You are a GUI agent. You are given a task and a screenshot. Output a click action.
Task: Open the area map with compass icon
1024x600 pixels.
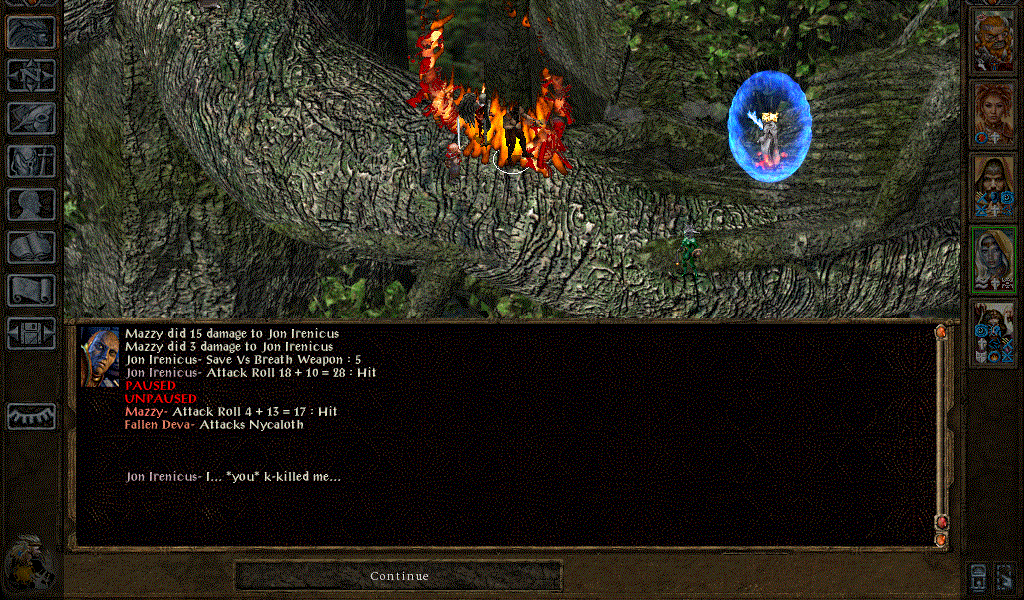tap(31, 75)
